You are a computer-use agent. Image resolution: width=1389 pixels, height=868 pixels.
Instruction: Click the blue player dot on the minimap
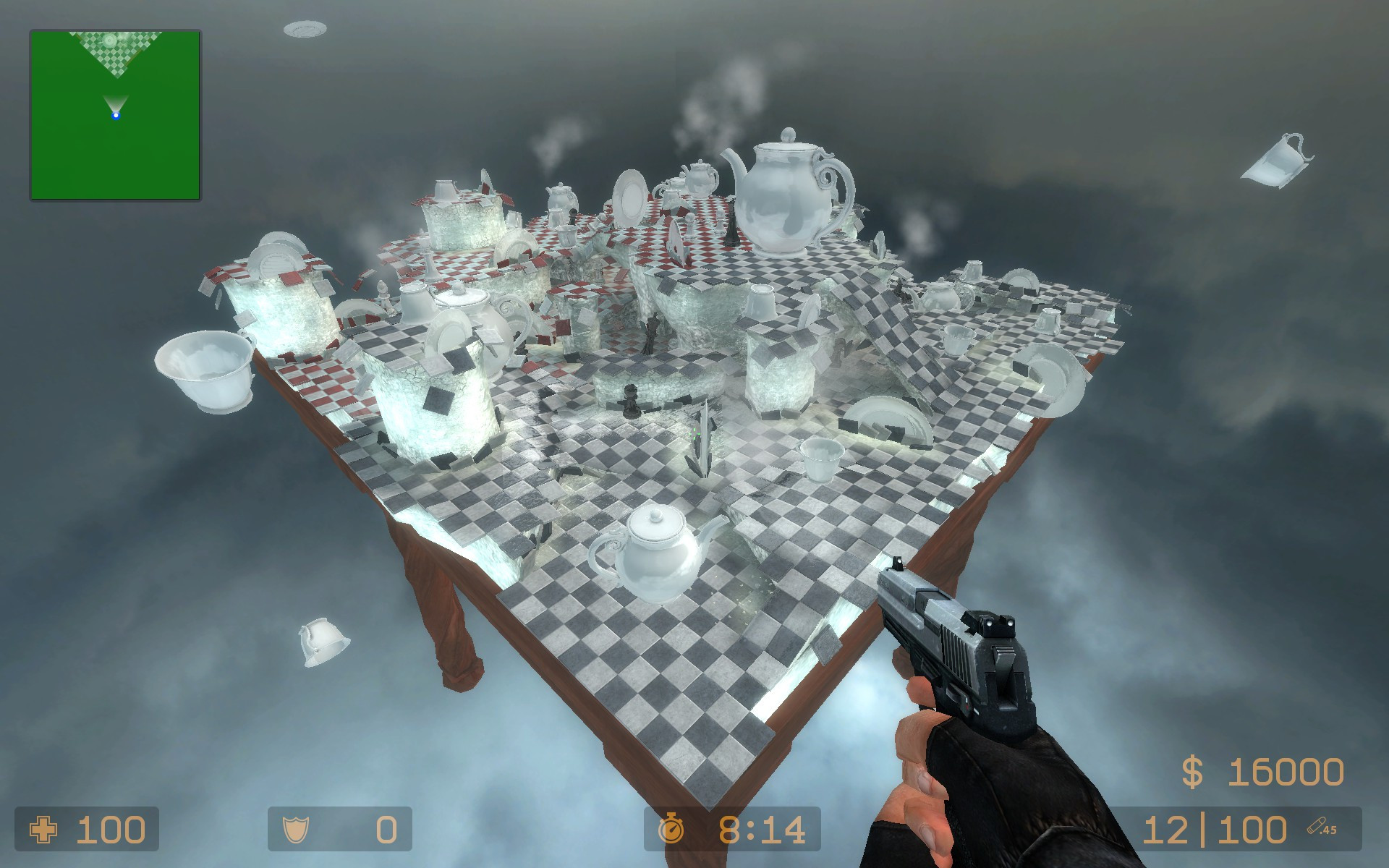pos(116,114)
